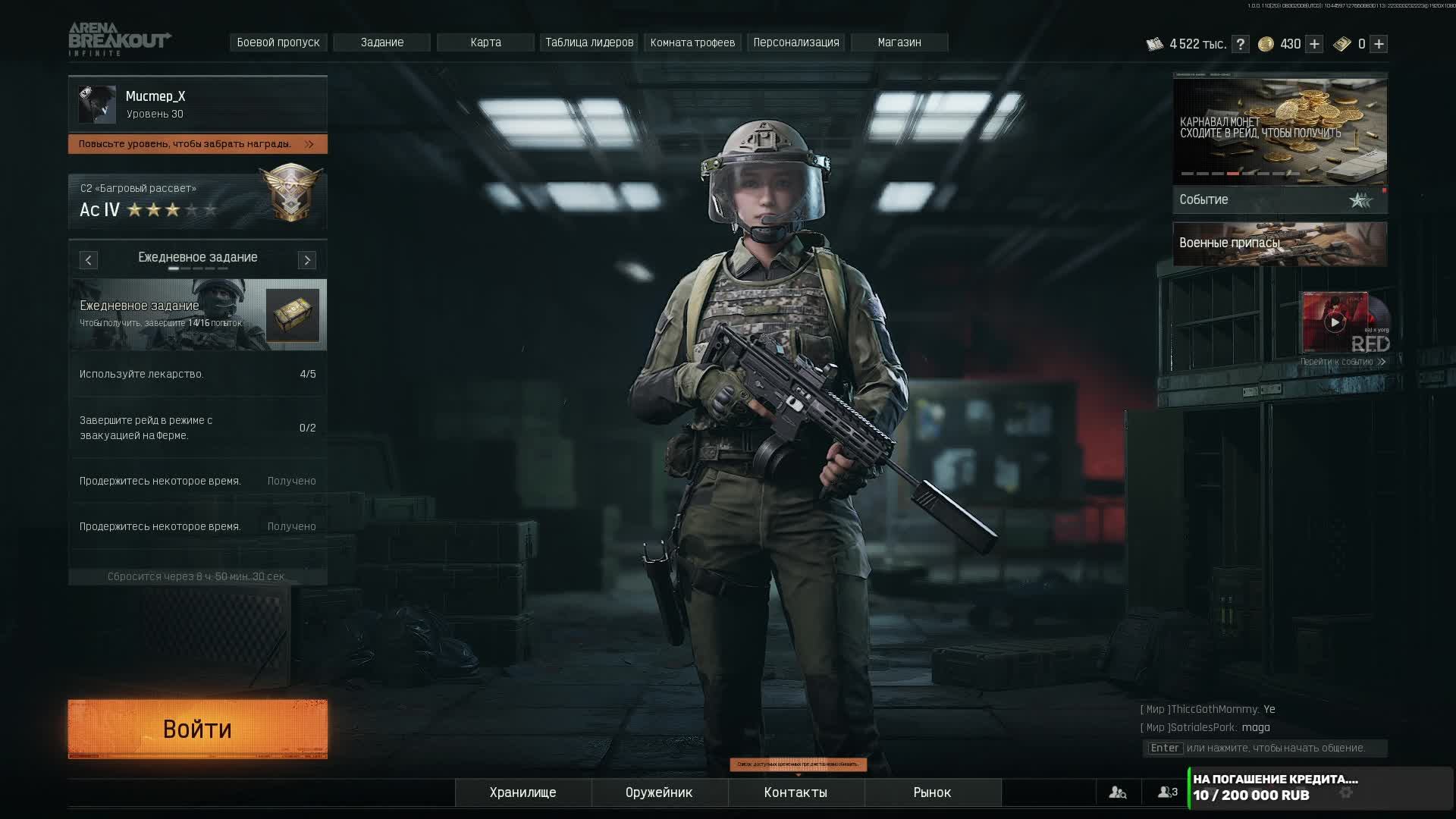Open the Магазин

899,42
